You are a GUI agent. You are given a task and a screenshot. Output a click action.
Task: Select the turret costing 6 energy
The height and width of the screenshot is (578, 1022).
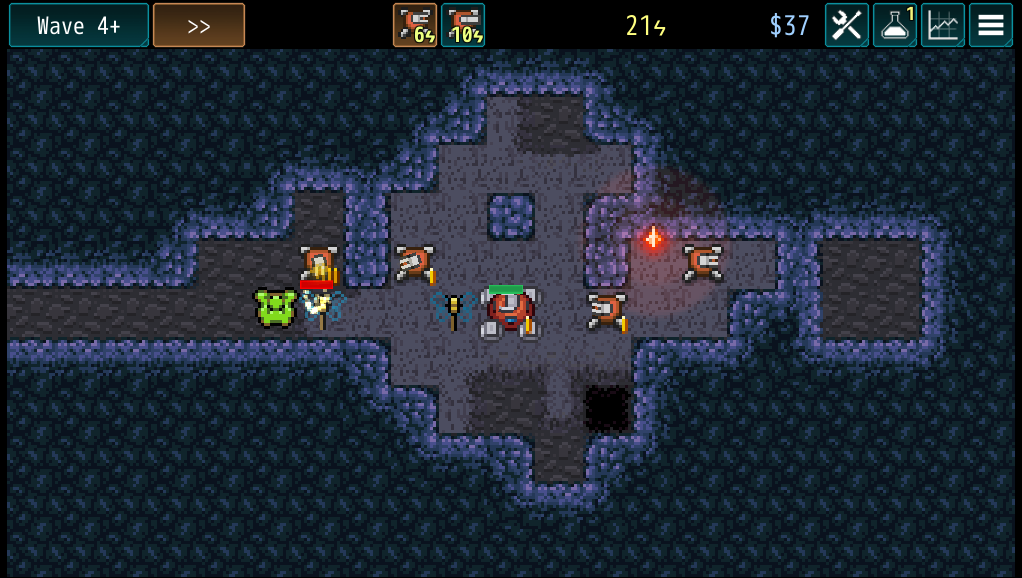click(415, 25)
